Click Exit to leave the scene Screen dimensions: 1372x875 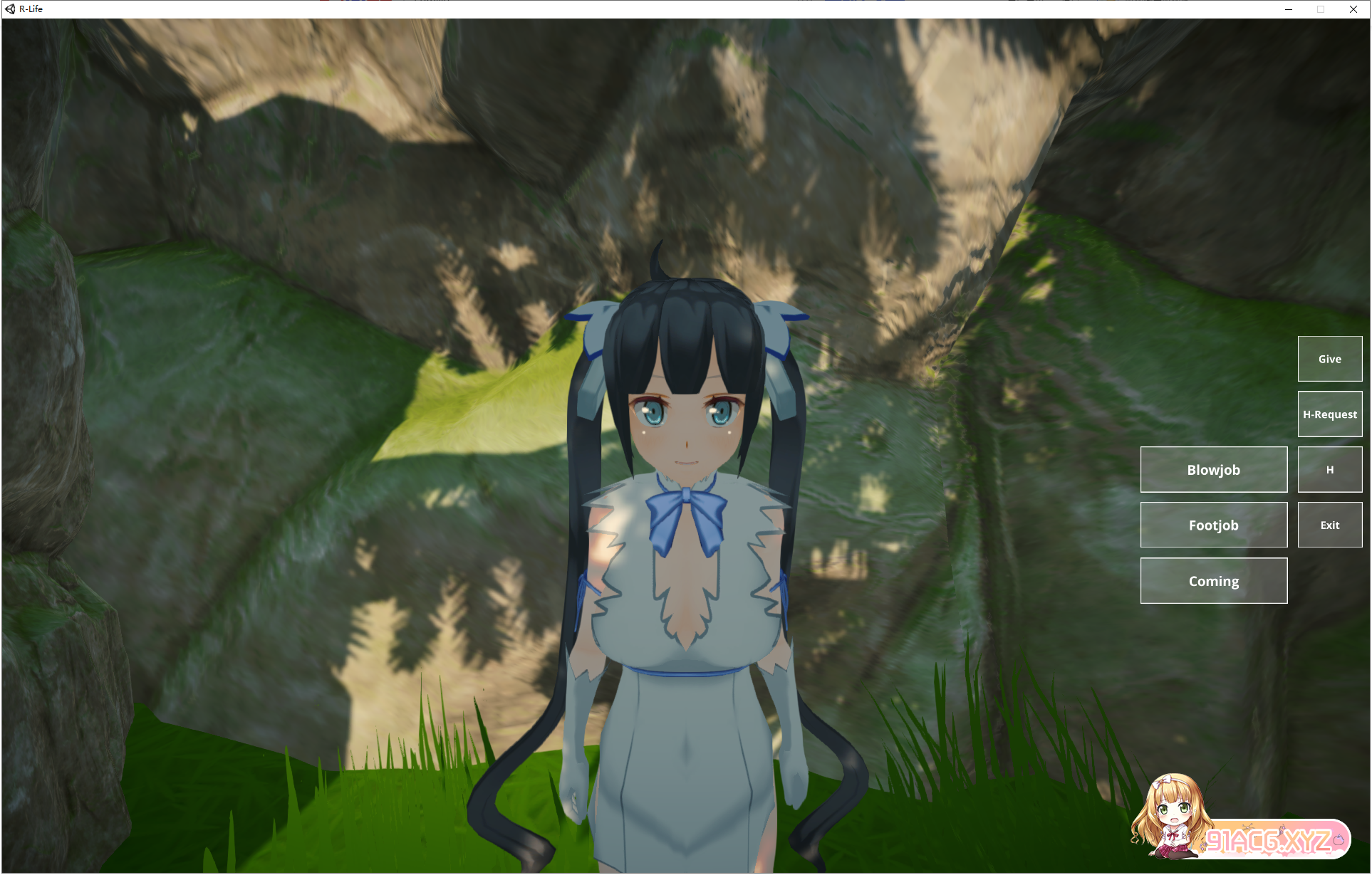point(1329,525)
